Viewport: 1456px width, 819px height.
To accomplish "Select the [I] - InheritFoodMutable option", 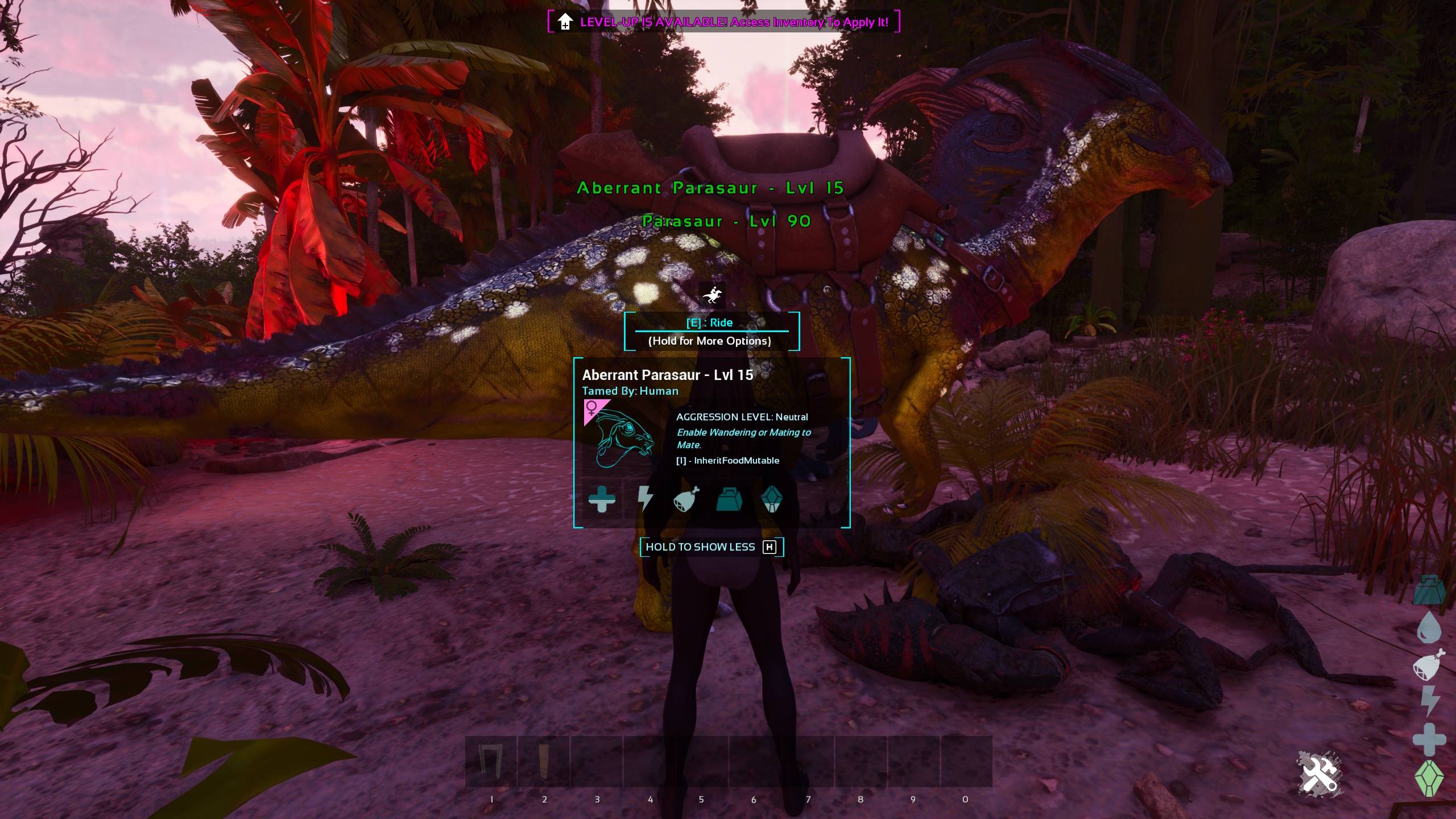I will 728,461.
